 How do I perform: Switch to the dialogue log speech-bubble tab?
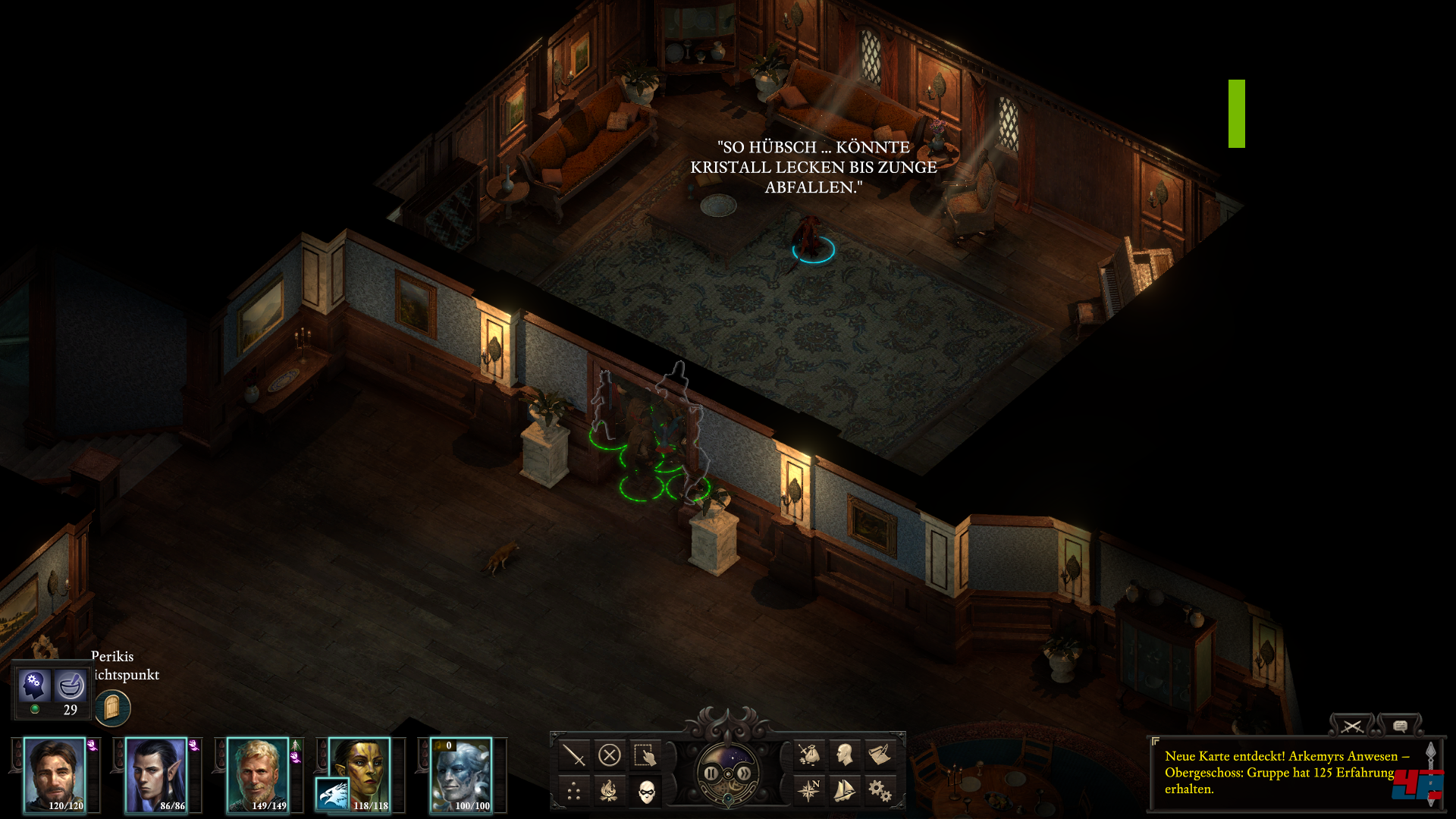click(x=1400, y=726)
